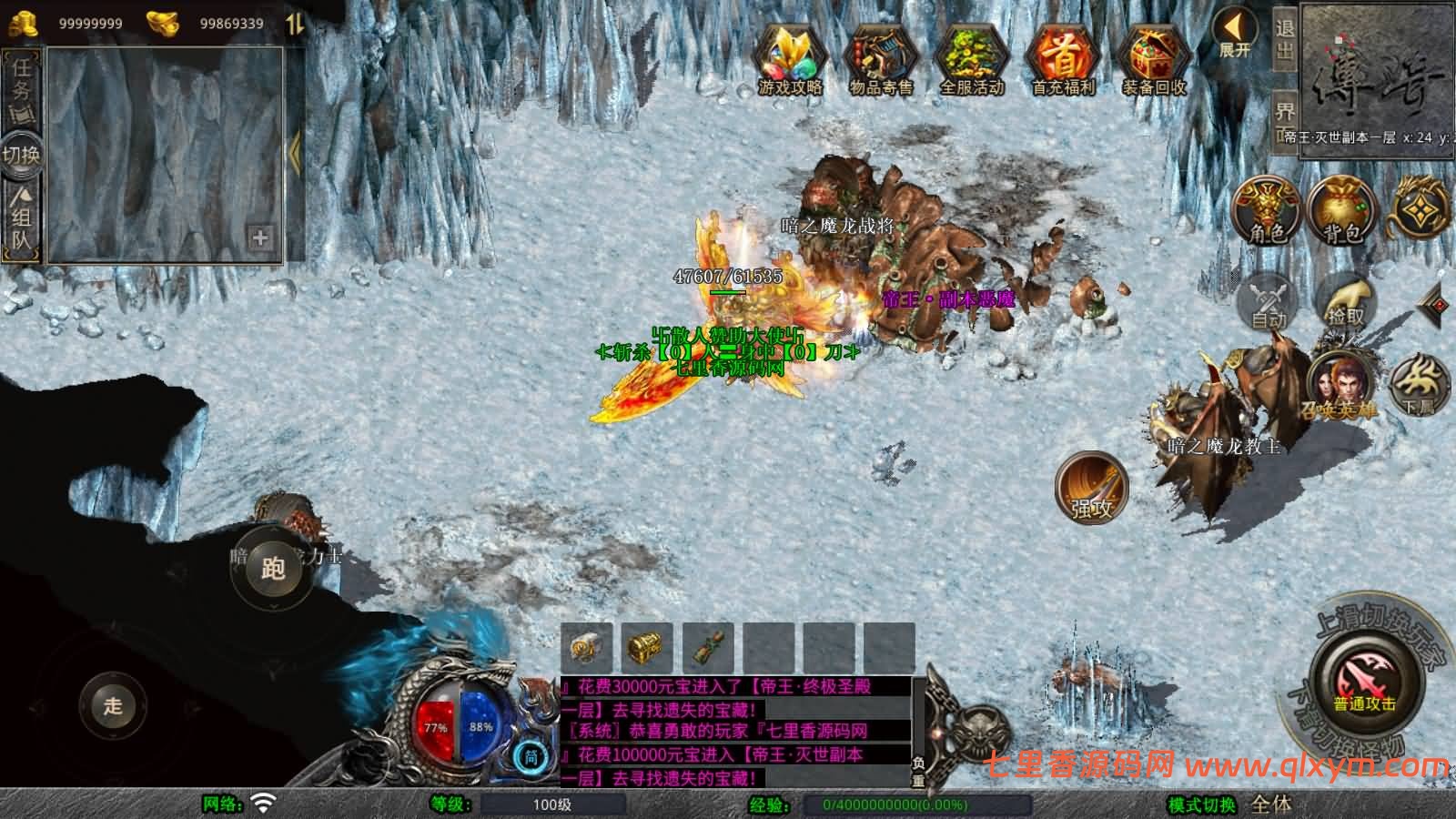Open the 物品寄售 consignment icon

coord(880,60)
